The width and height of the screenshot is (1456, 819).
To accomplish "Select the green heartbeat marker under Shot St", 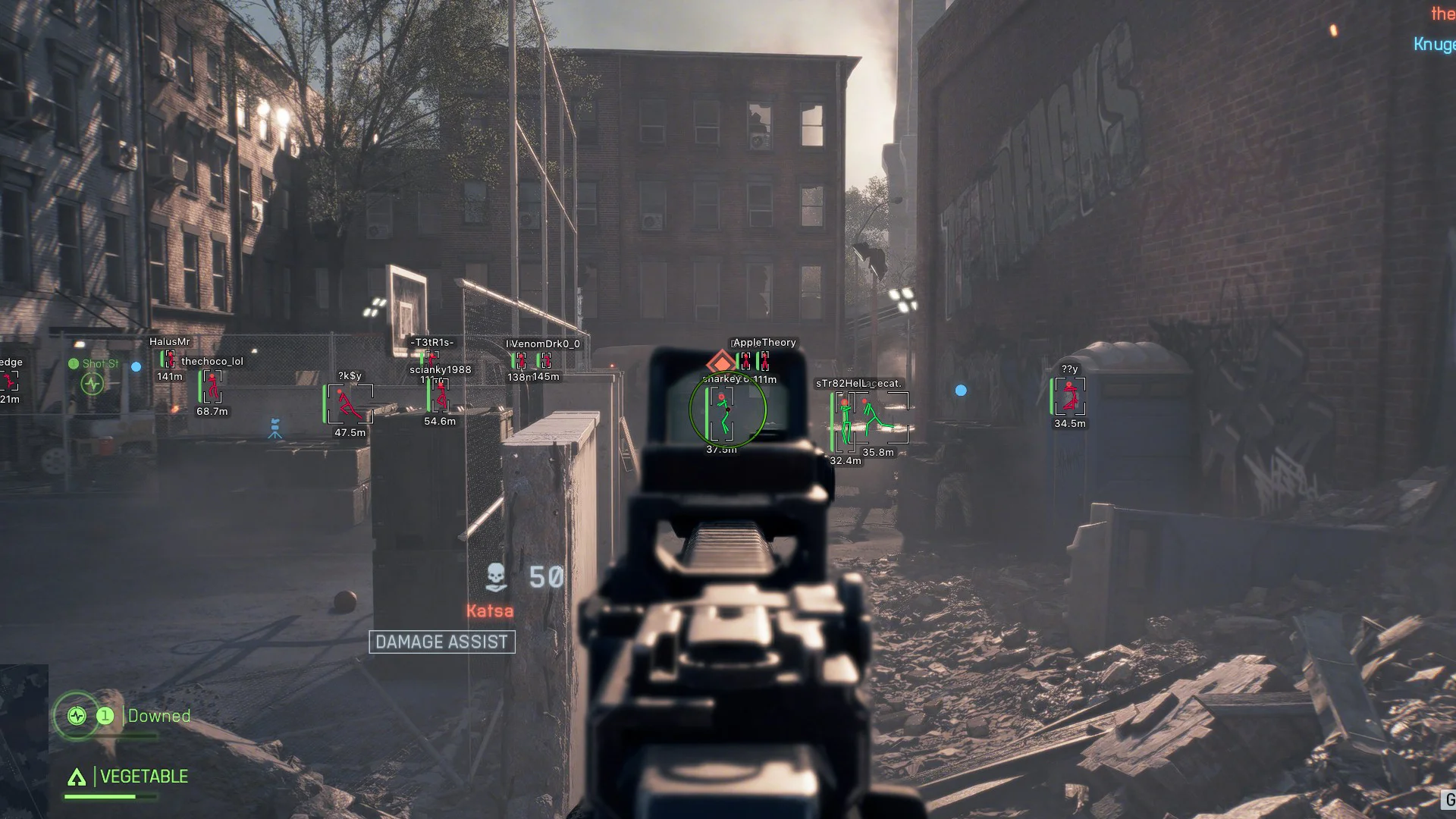I will coord(93,384).
